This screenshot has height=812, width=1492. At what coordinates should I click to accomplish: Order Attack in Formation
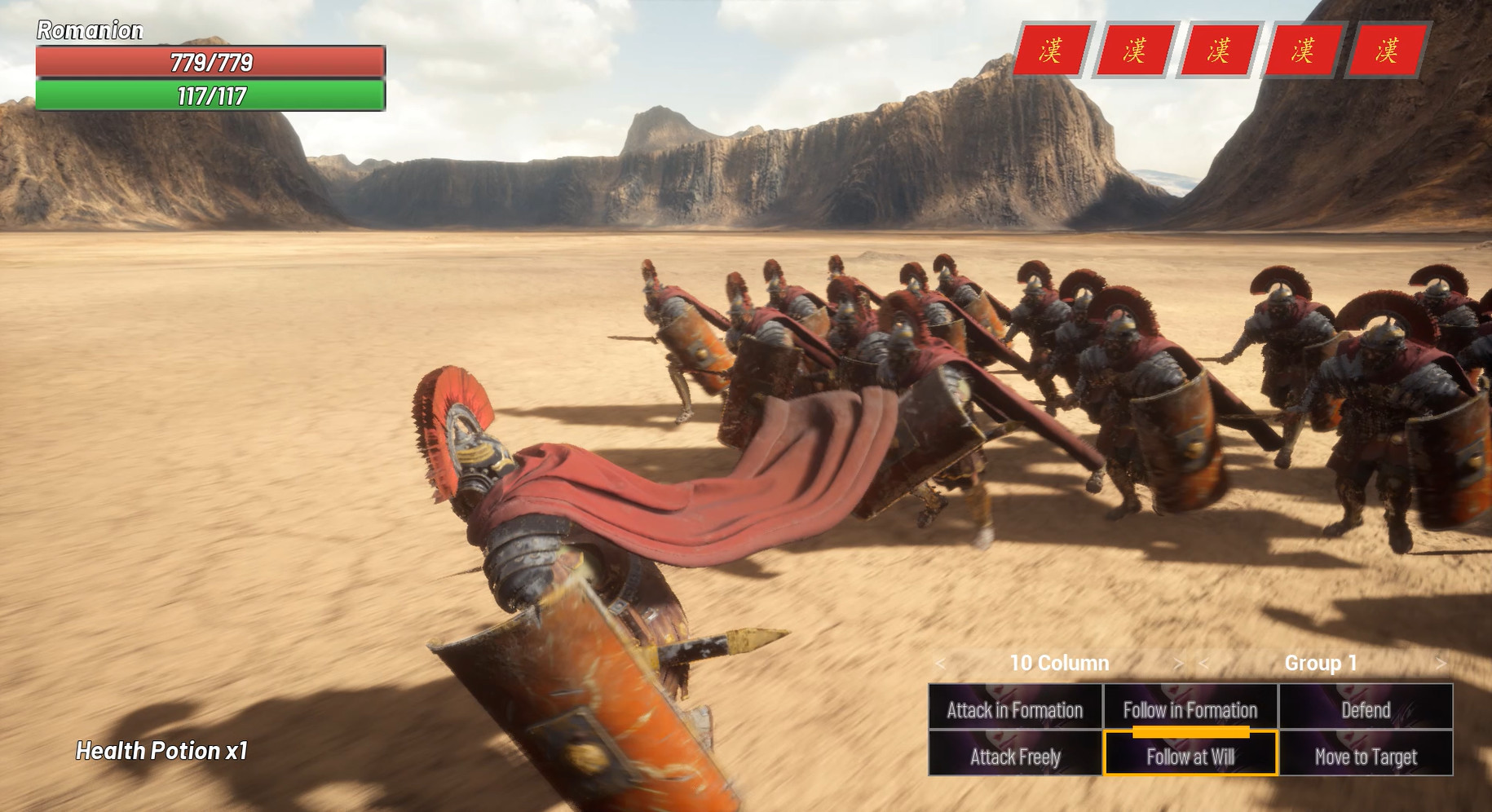(1014, 709)
